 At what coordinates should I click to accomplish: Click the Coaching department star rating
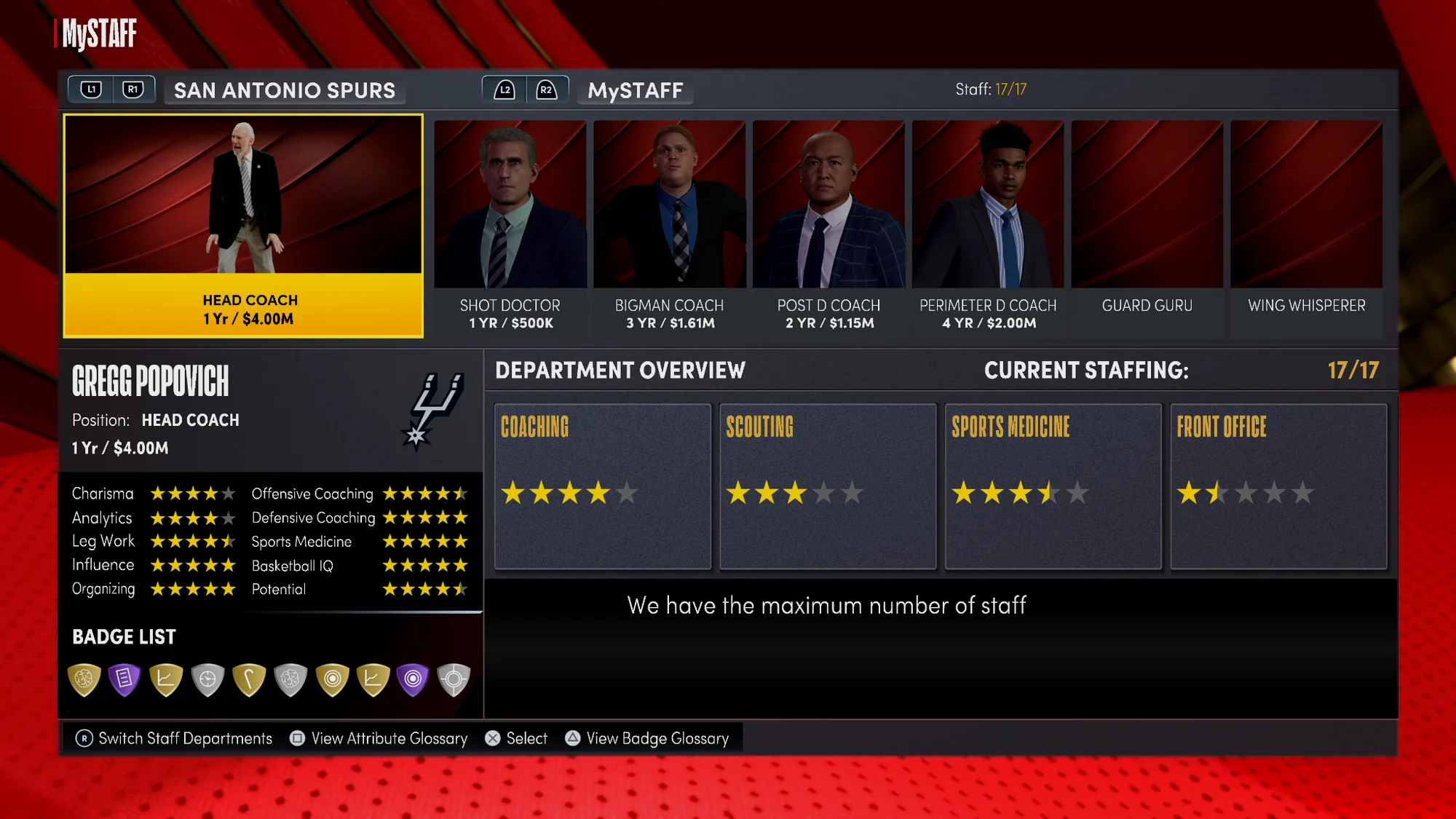click(x=567, y=493)
